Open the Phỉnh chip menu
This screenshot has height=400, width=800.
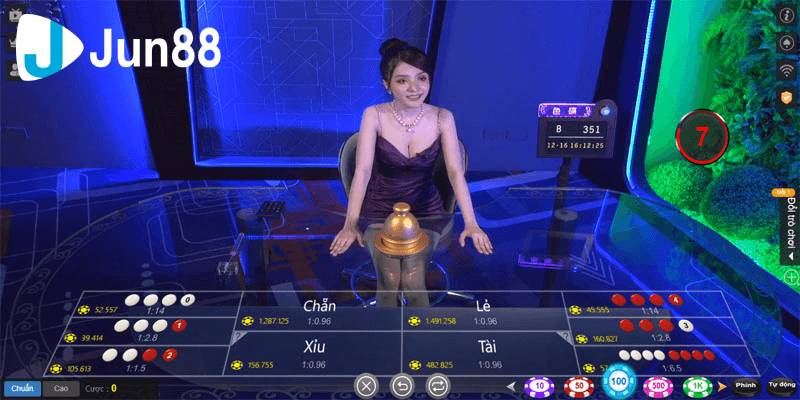pos(745,385)
